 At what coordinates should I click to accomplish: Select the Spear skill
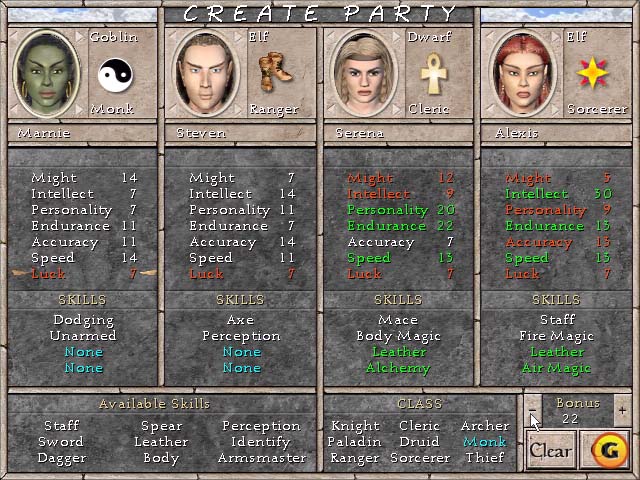click(161, 426)
